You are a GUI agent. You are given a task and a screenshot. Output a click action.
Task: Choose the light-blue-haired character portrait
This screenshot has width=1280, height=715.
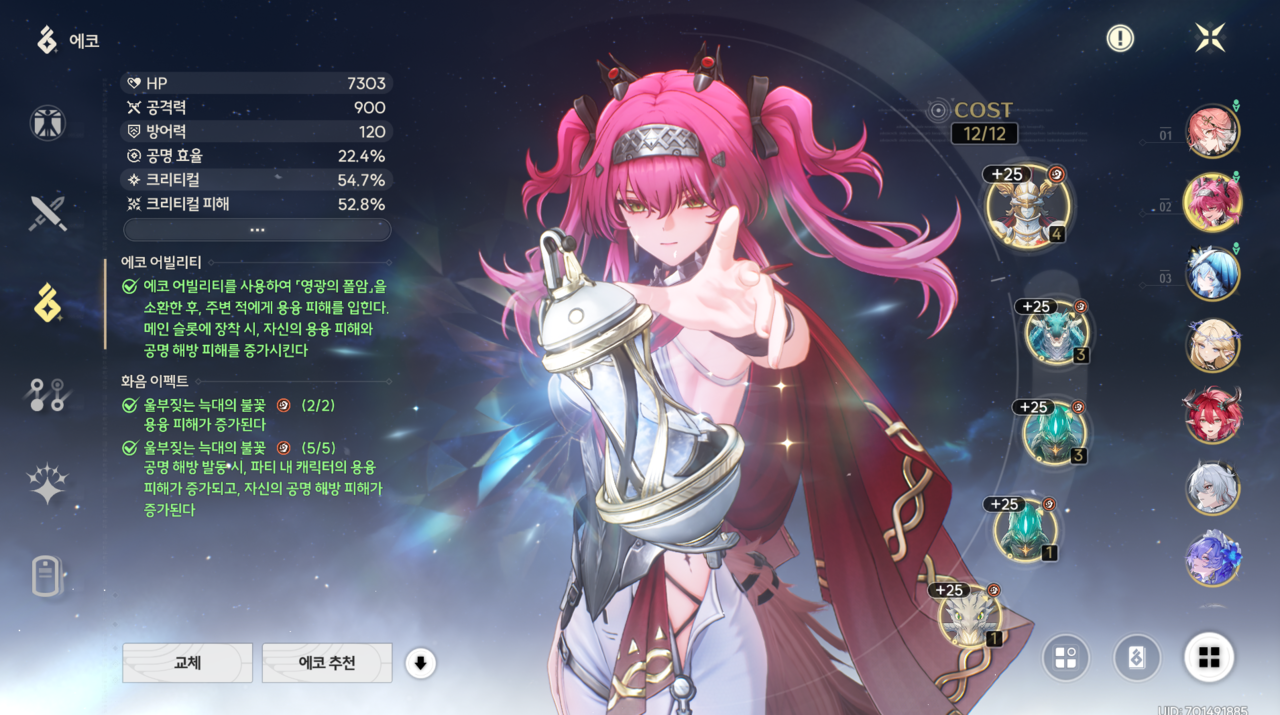(x=1212, y=273)
